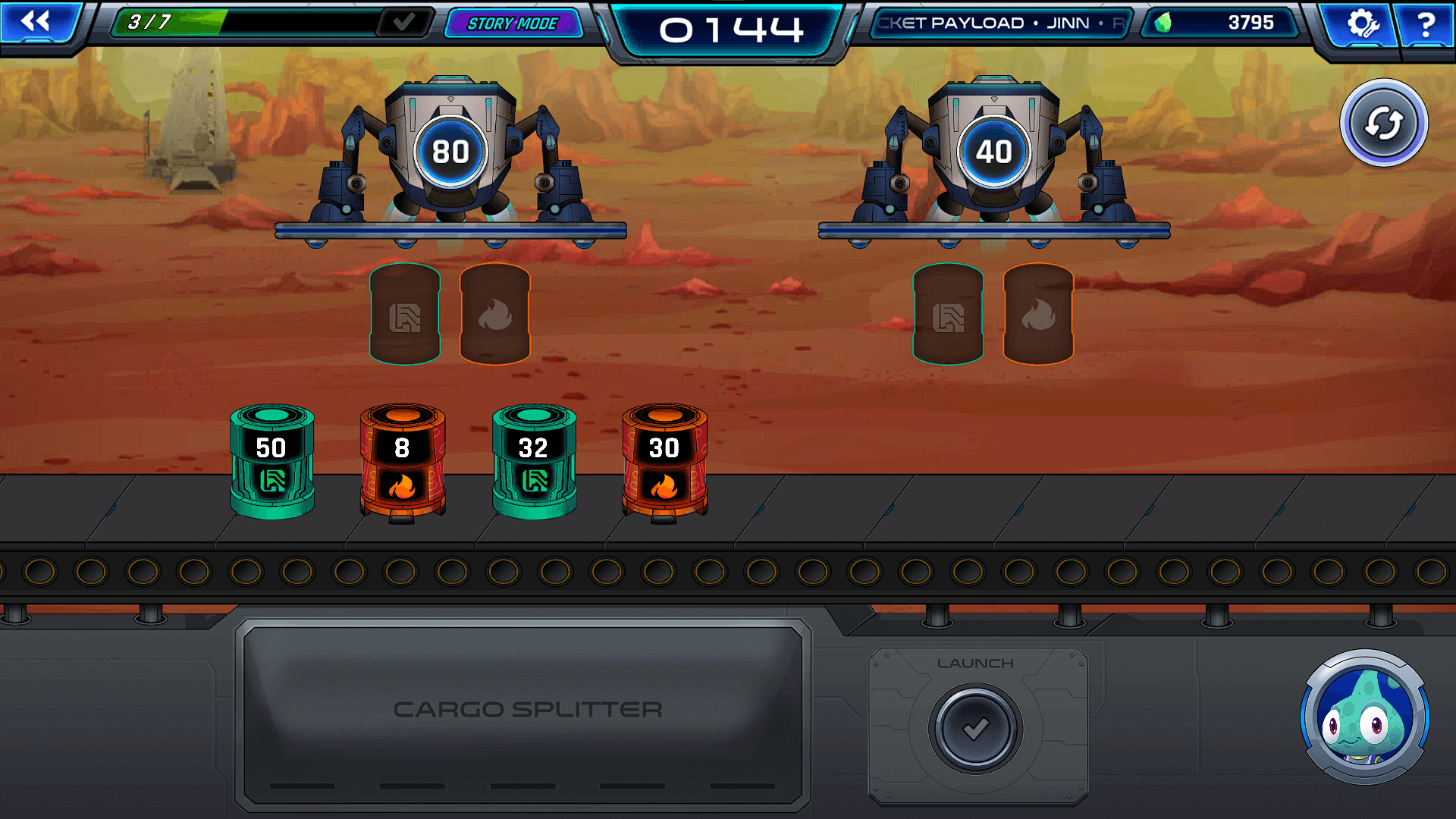Select the fuel slot under rocket 40
Screen dimensions: 1456x819
[x=1037, y=314]
